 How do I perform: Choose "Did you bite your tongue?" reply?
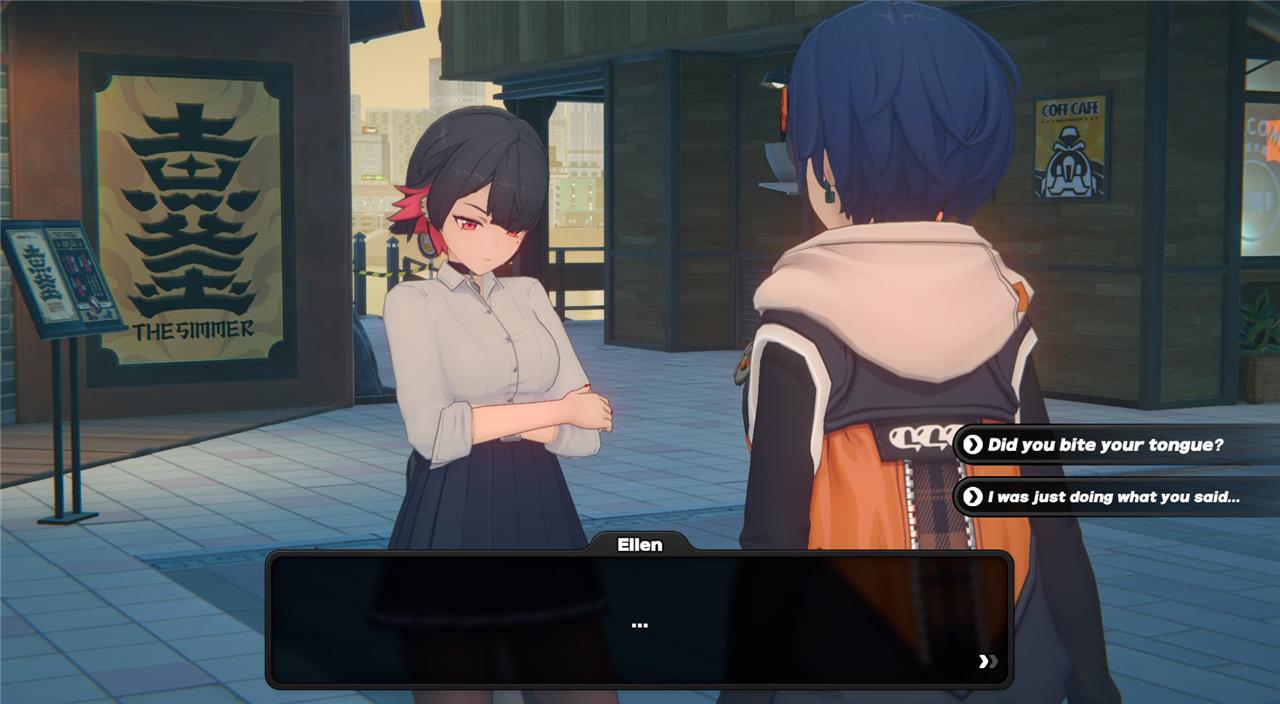coord(1105,445)
